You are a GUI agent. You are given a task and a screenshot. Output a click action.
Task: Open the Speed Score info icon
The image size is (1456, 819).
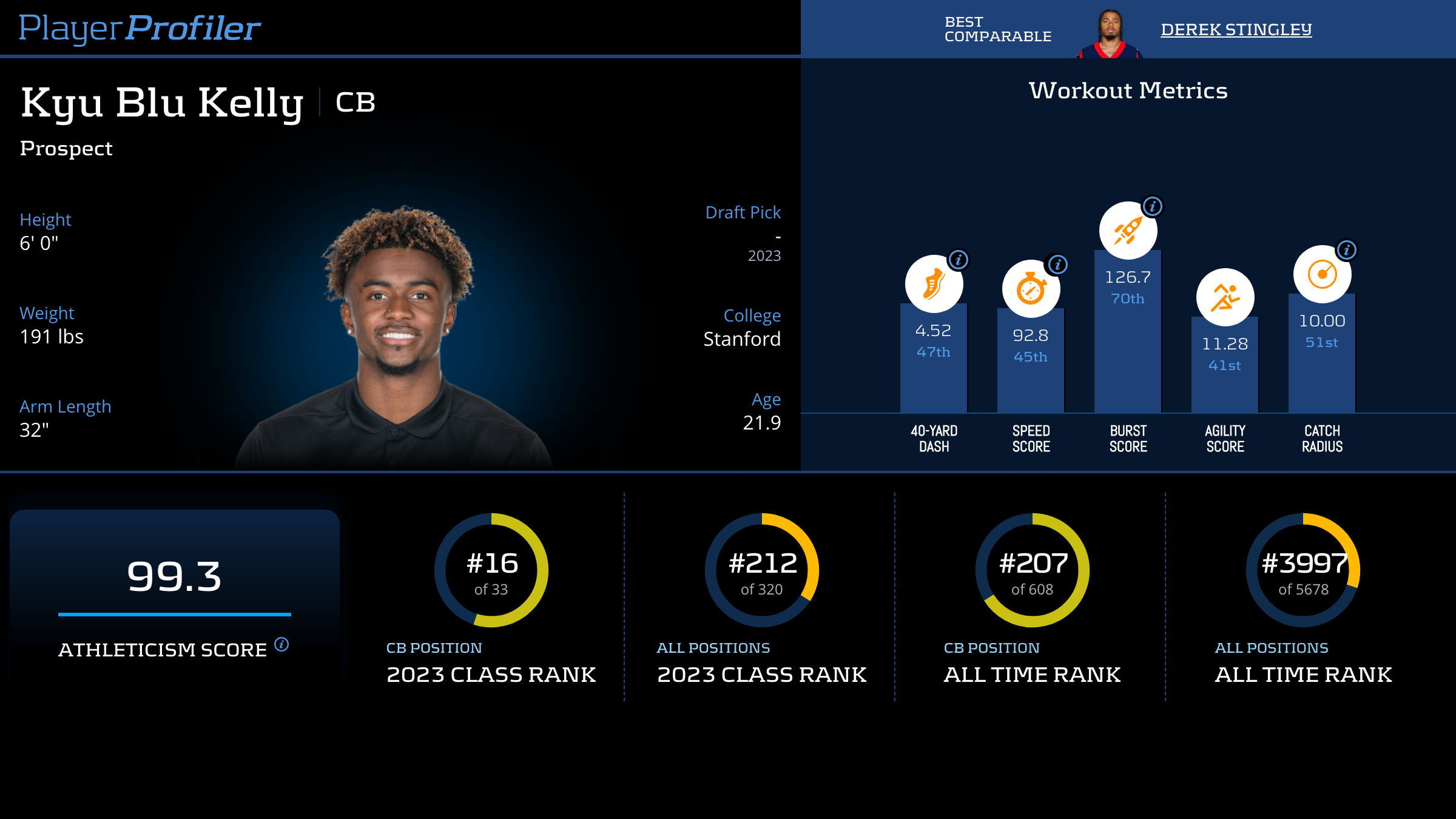click(x=1058, y=265)
